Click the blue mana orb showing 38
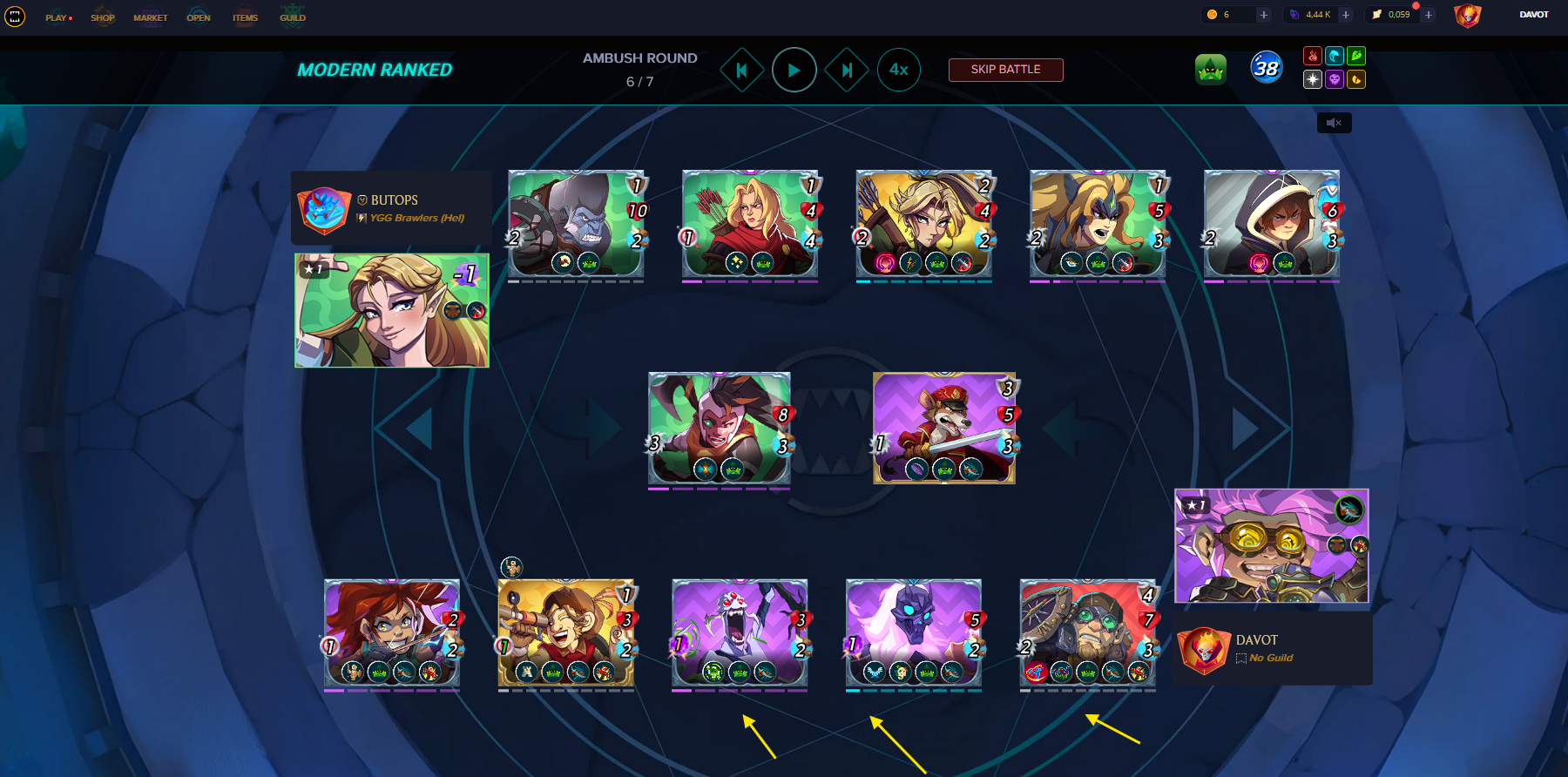1568x777 pixels. point(1267,68)
